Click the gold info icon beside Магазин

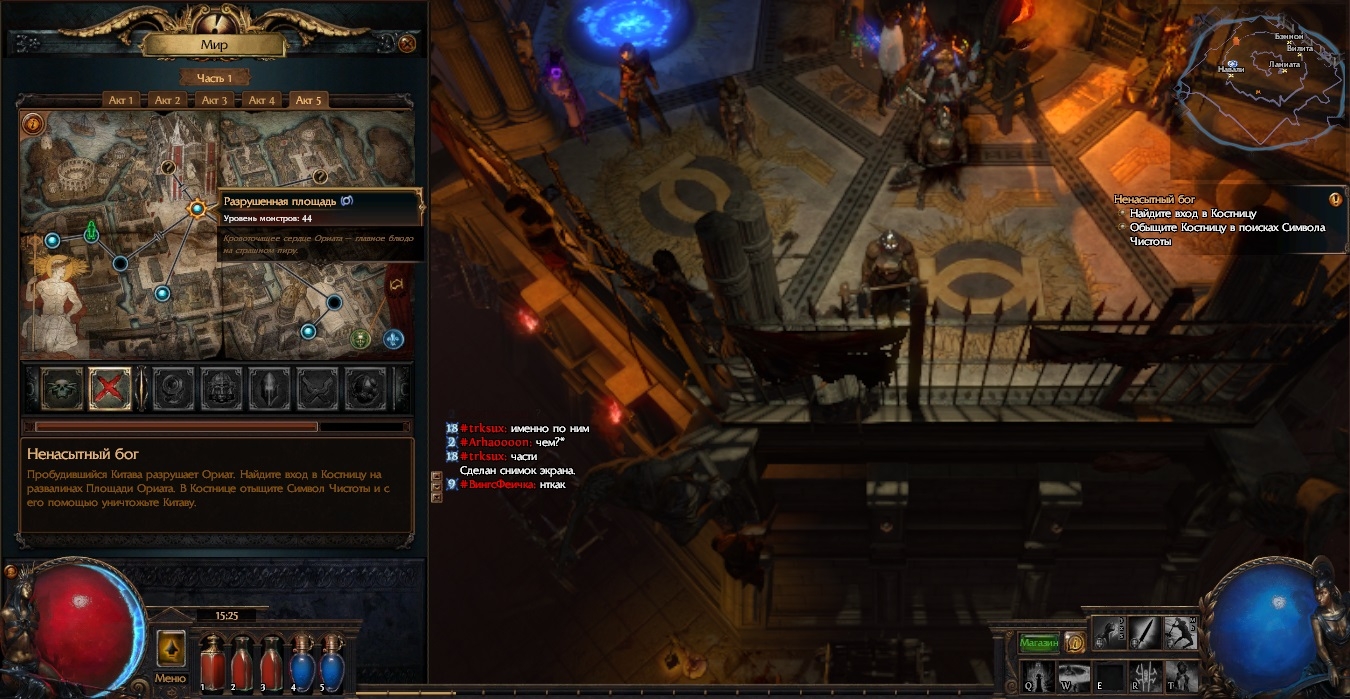coord(1075,643)
